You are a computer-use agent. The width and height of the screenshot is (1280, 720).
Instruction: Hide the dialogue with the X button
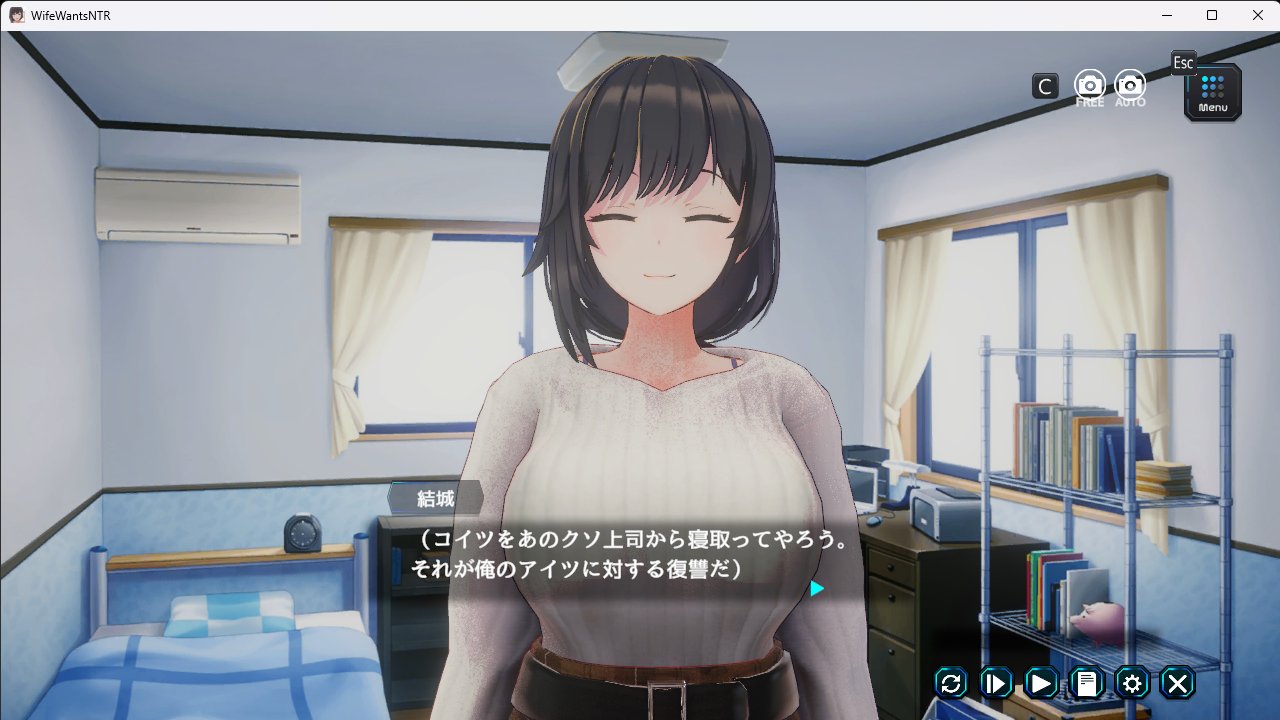click(1178, 683)
